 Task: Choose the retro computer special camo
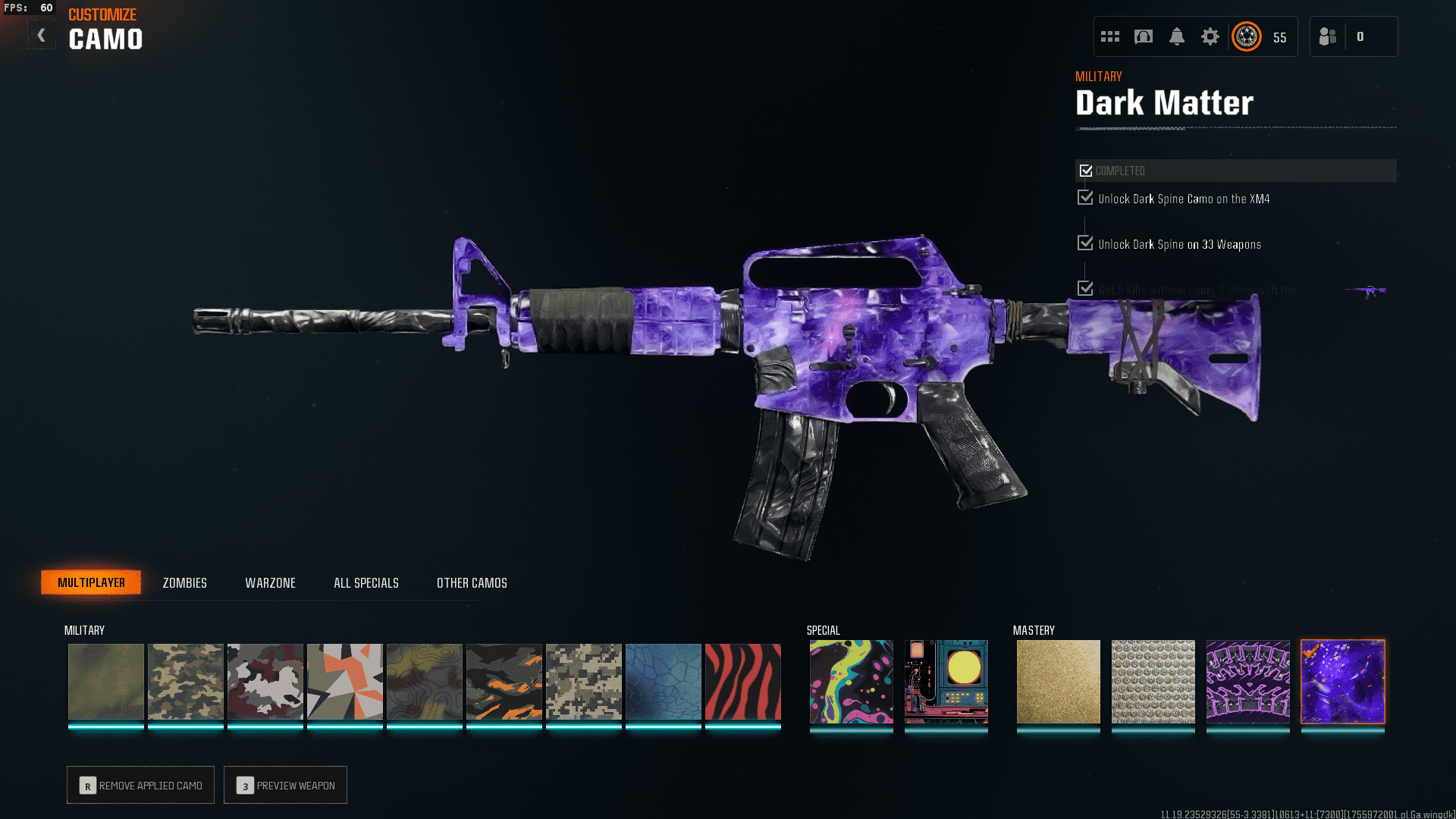(x=946, y=681)
